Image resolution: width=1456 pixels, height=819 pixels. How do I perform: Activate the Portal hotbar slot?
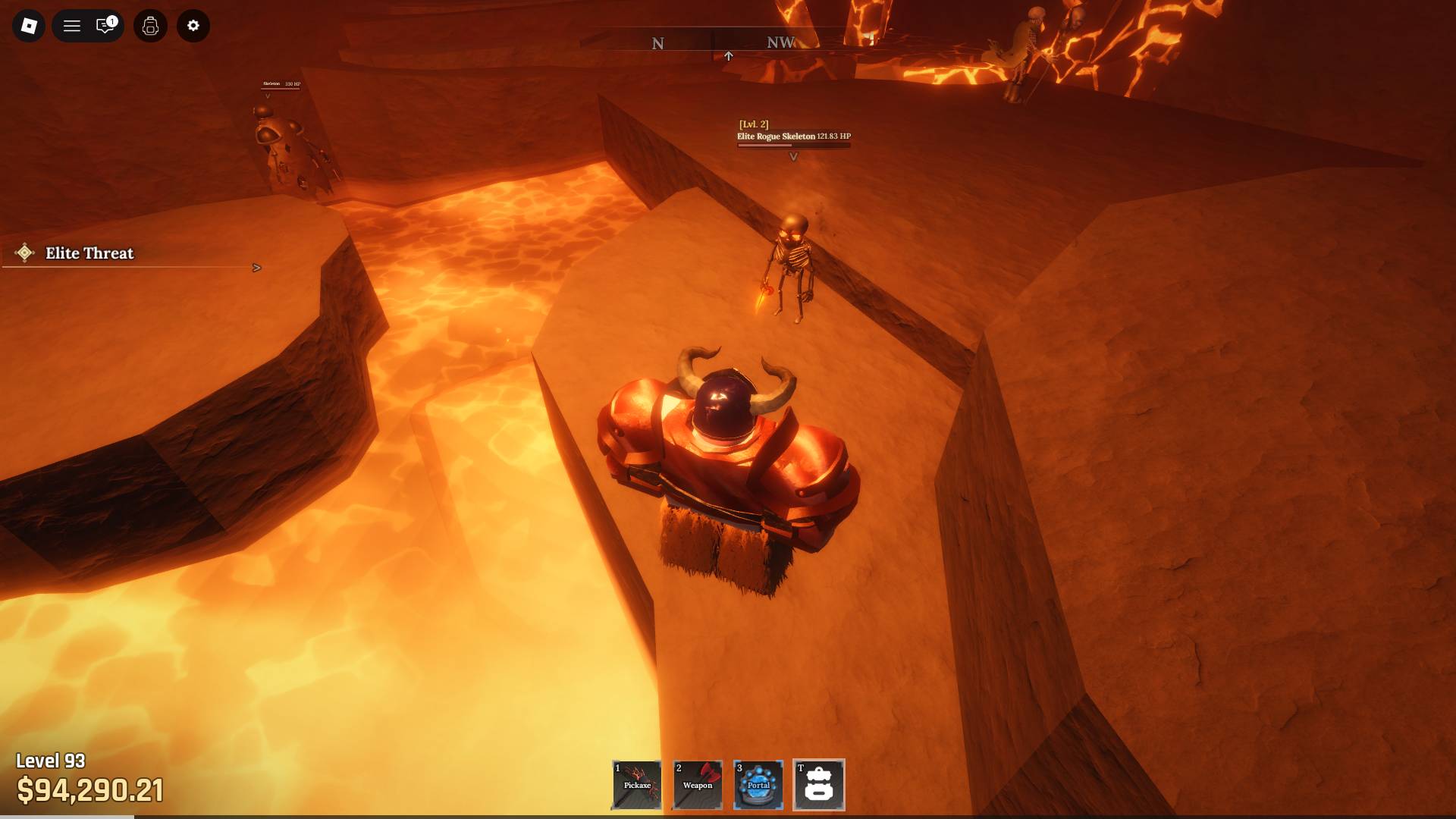click(758, 785)
